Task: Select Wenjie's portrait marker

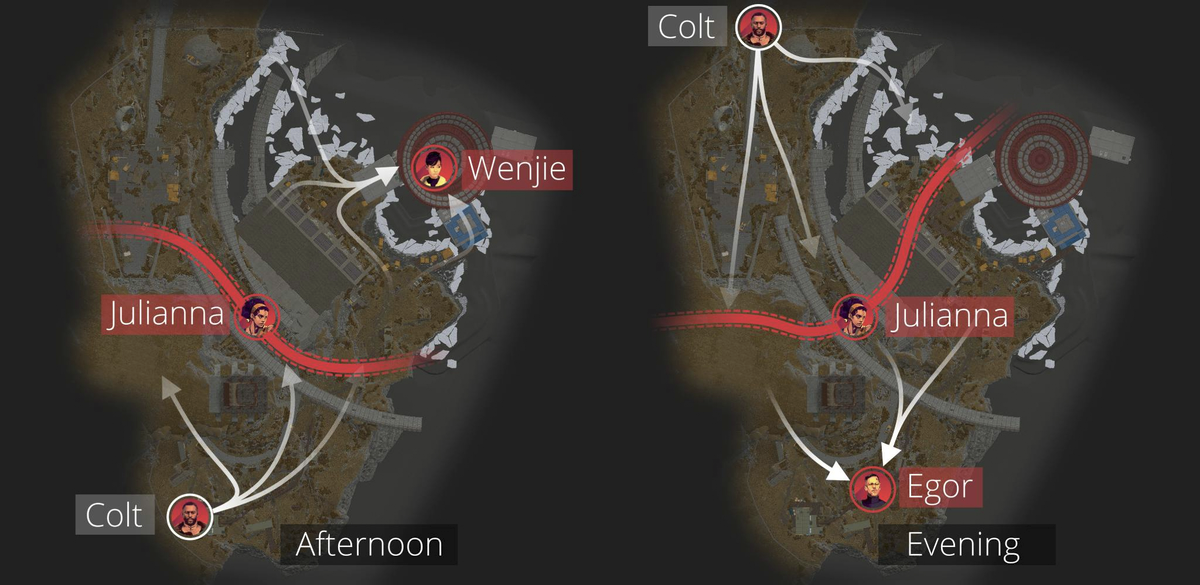Action: pos(434,167)
